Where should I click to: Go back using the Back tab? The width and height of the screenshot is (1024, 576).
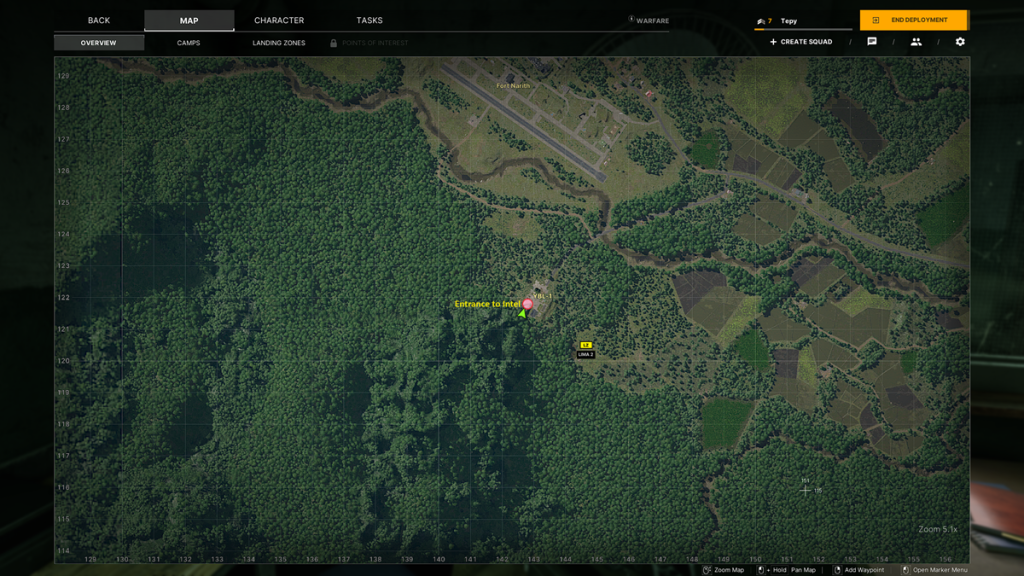(x=99, y=21)
